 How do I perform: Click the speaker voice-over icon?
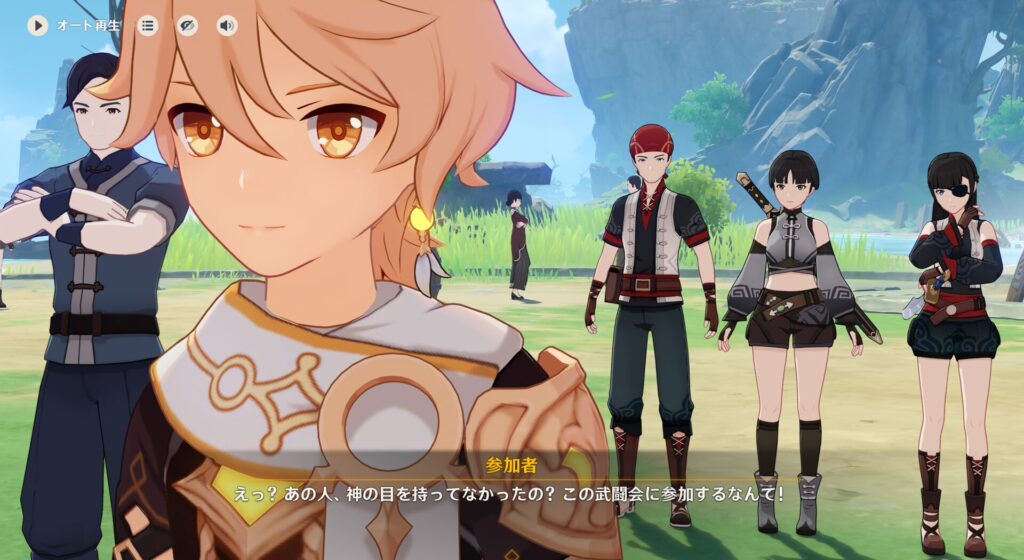[x=228, y=26]
